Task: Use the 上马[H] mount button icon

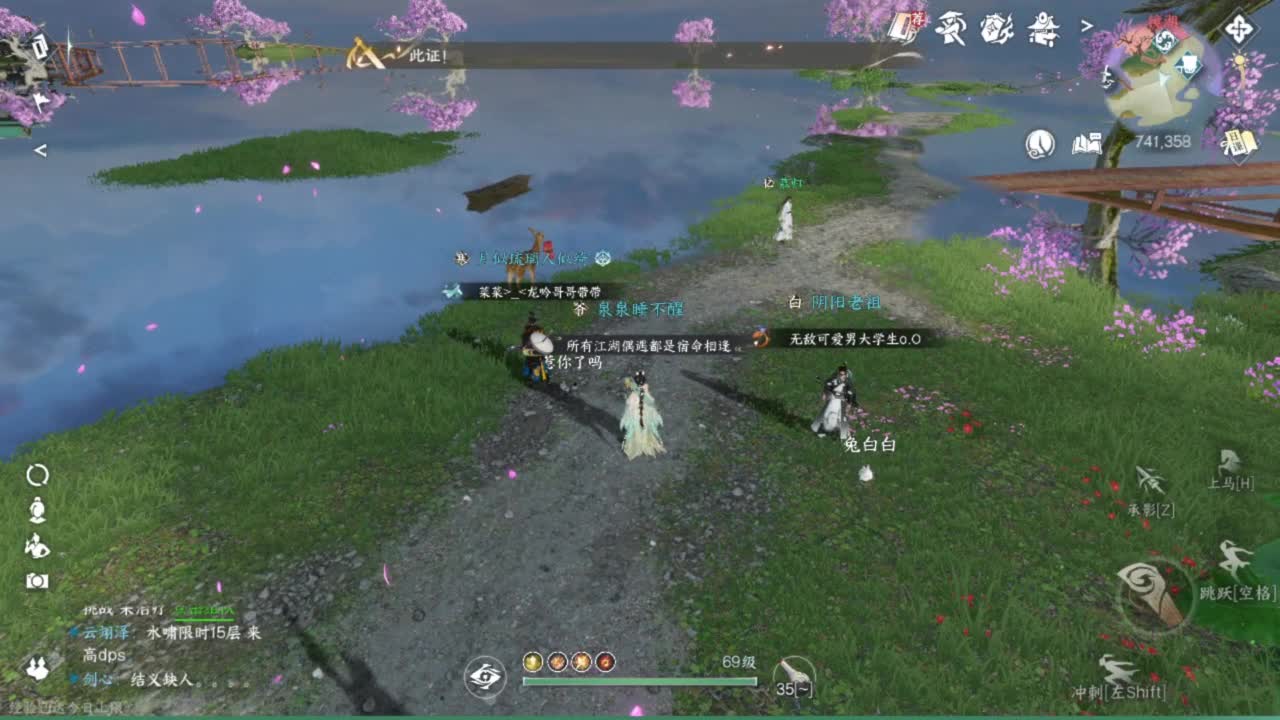Action: pyautogui.click(x=1228, y=461)
